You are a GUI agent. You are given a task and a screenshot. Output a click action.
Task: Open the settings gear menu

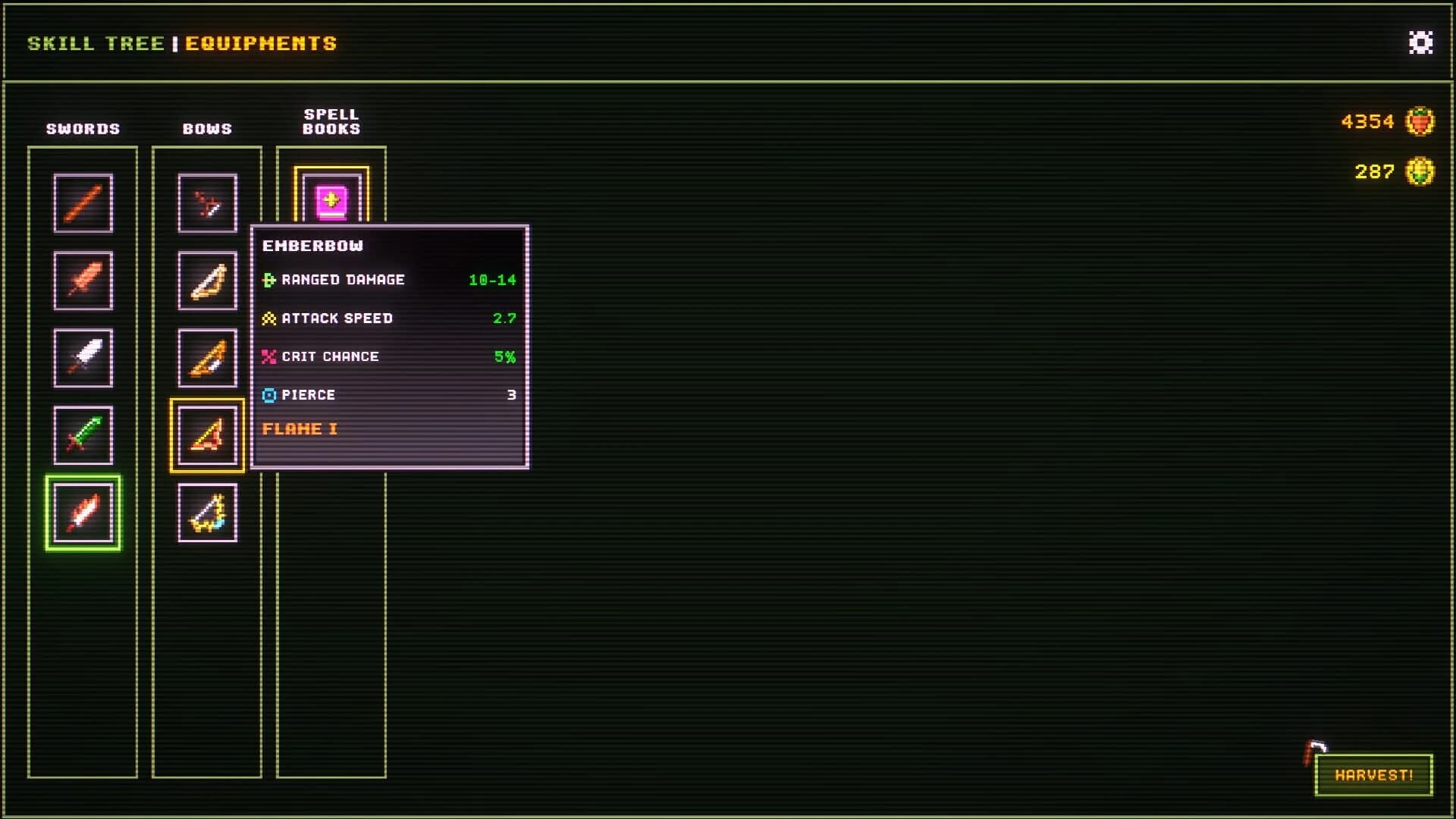point(1420,43)
